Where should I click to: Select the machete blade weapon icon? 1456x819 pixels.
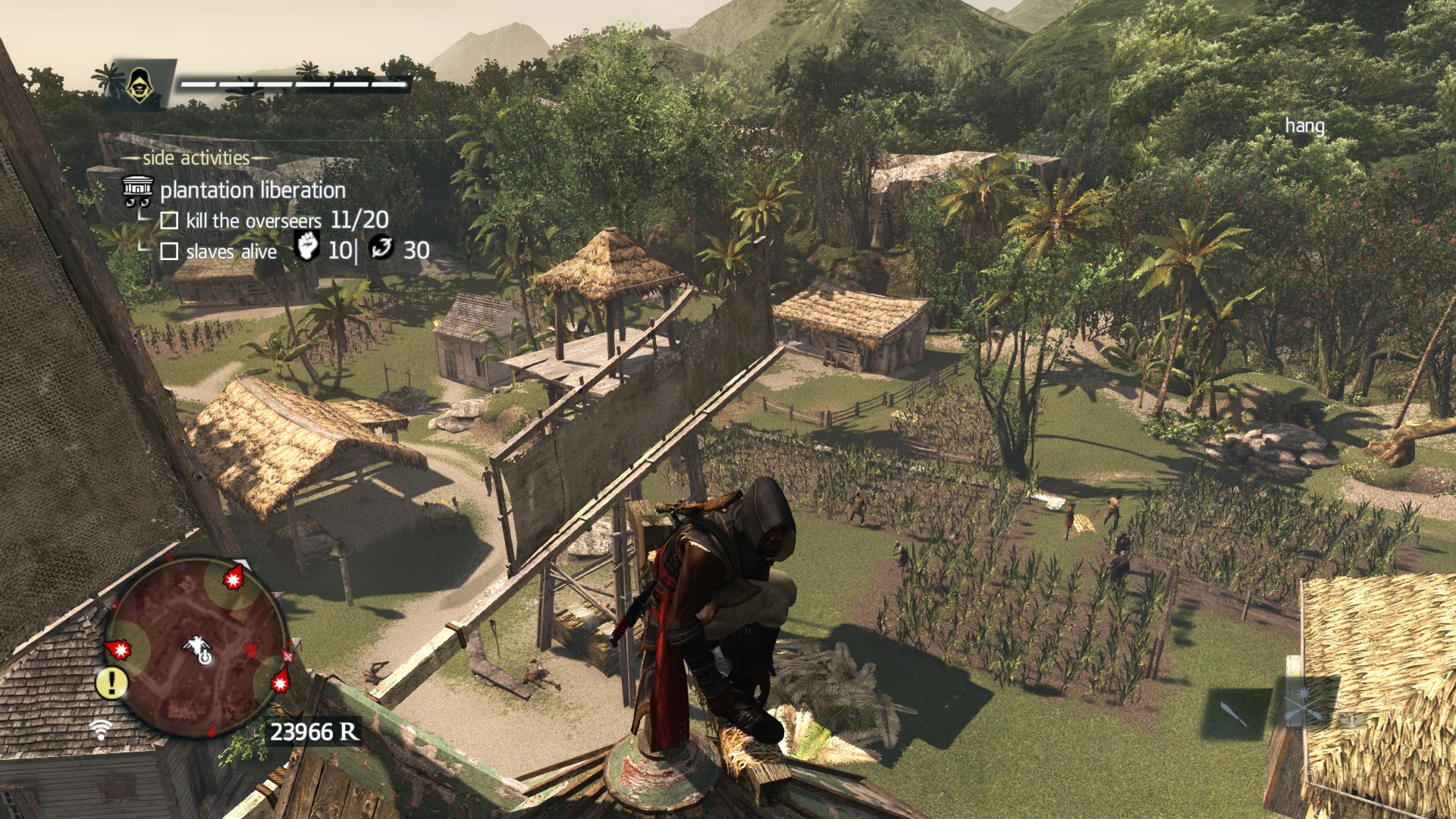[x=1233, y=713]
